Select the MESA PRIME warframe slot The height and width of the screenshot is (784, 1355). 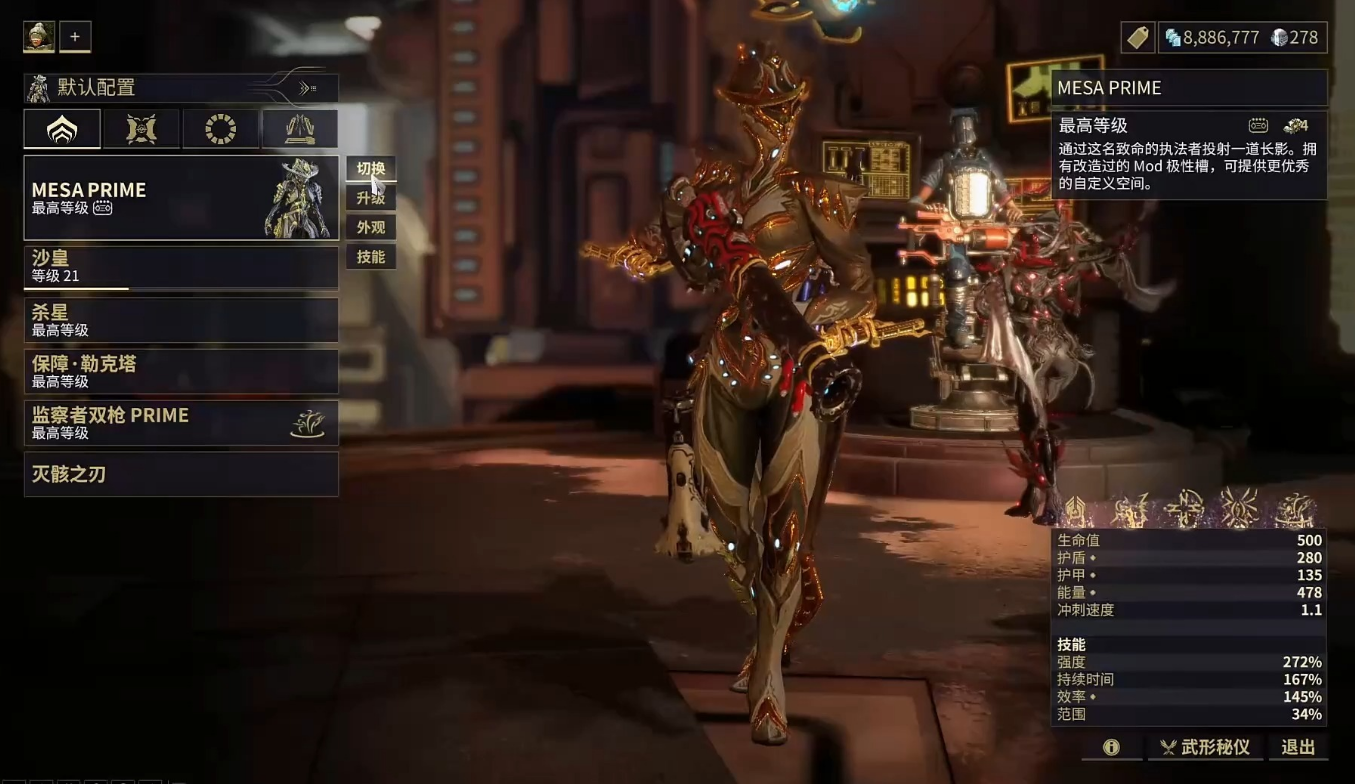click(181, 198)
